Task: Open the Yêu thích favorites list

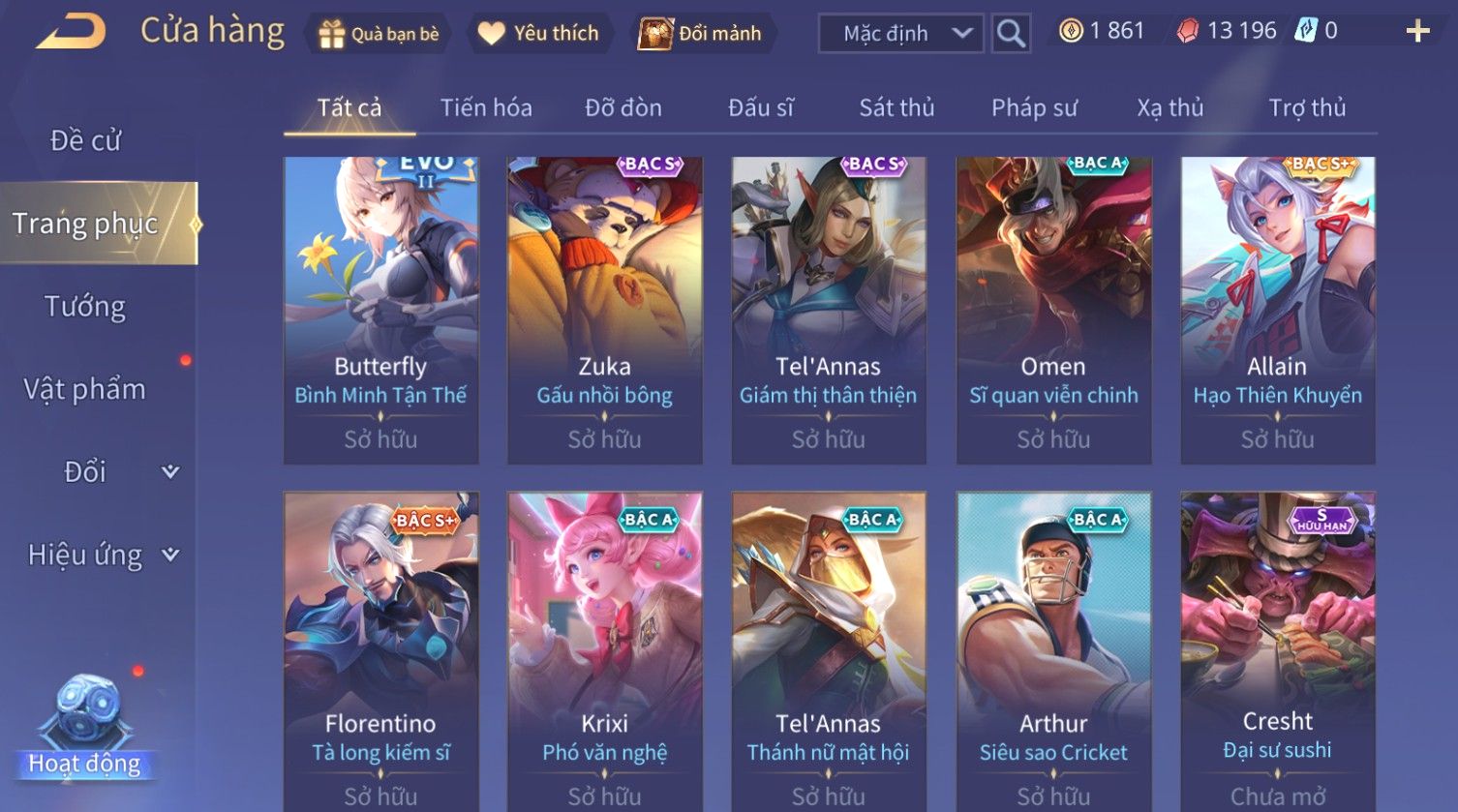Action: 540,34
